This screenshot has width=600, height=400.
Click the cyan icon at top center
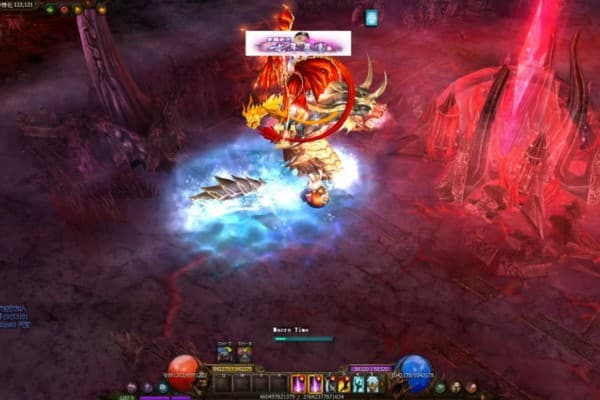(x=372, y=17)
